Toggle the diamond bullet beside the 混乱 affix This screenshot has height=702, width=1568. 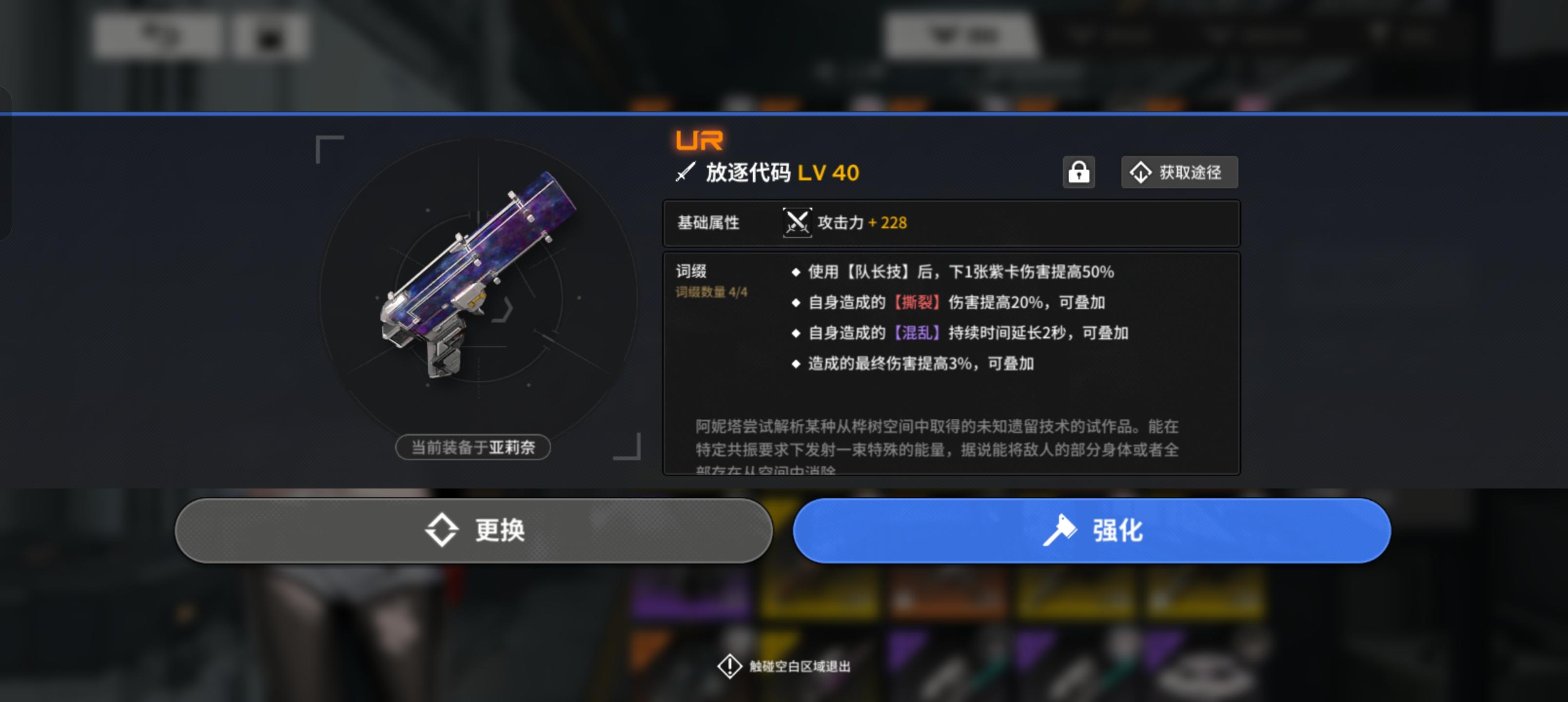[796, 333]
